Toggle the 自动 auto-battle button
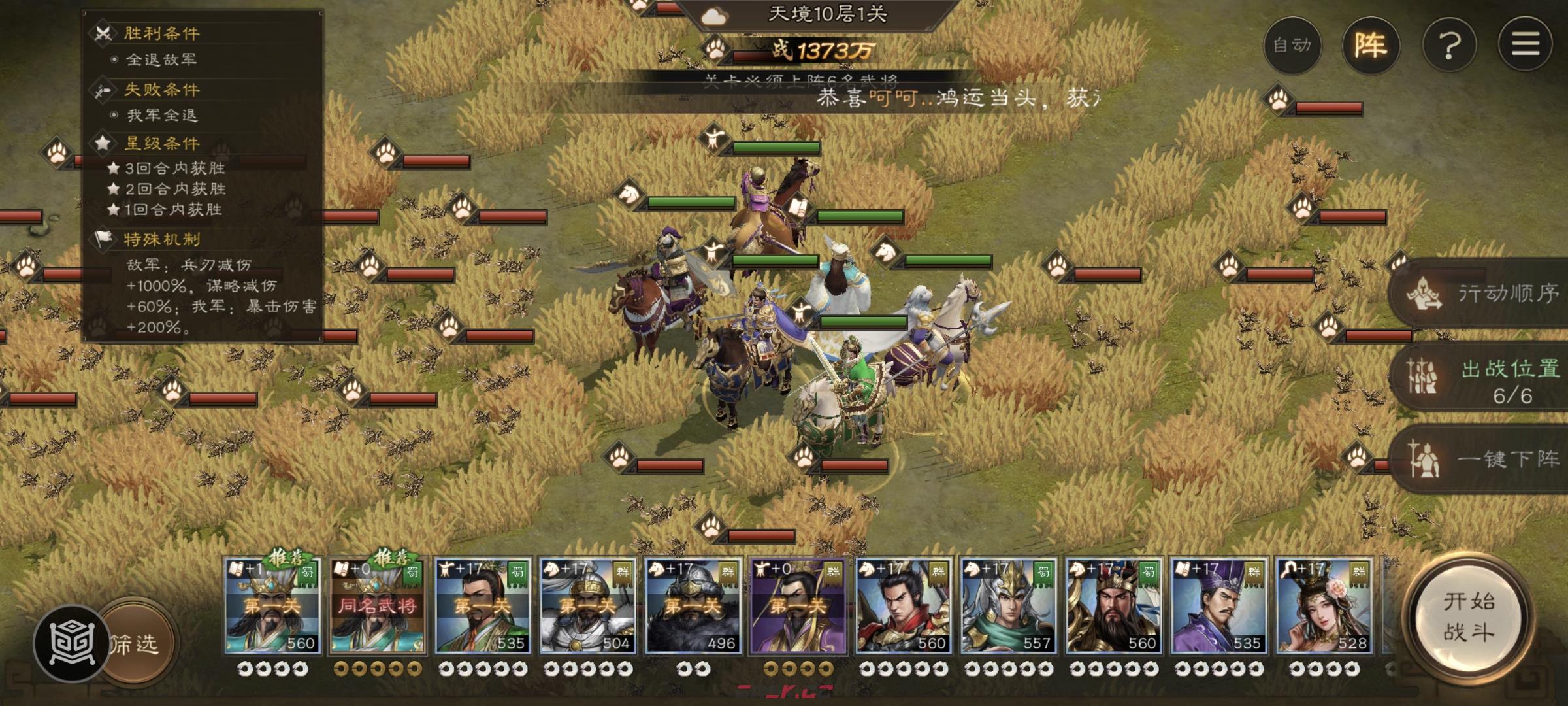The image size is (1568, 706). [x=1292, y=45]
